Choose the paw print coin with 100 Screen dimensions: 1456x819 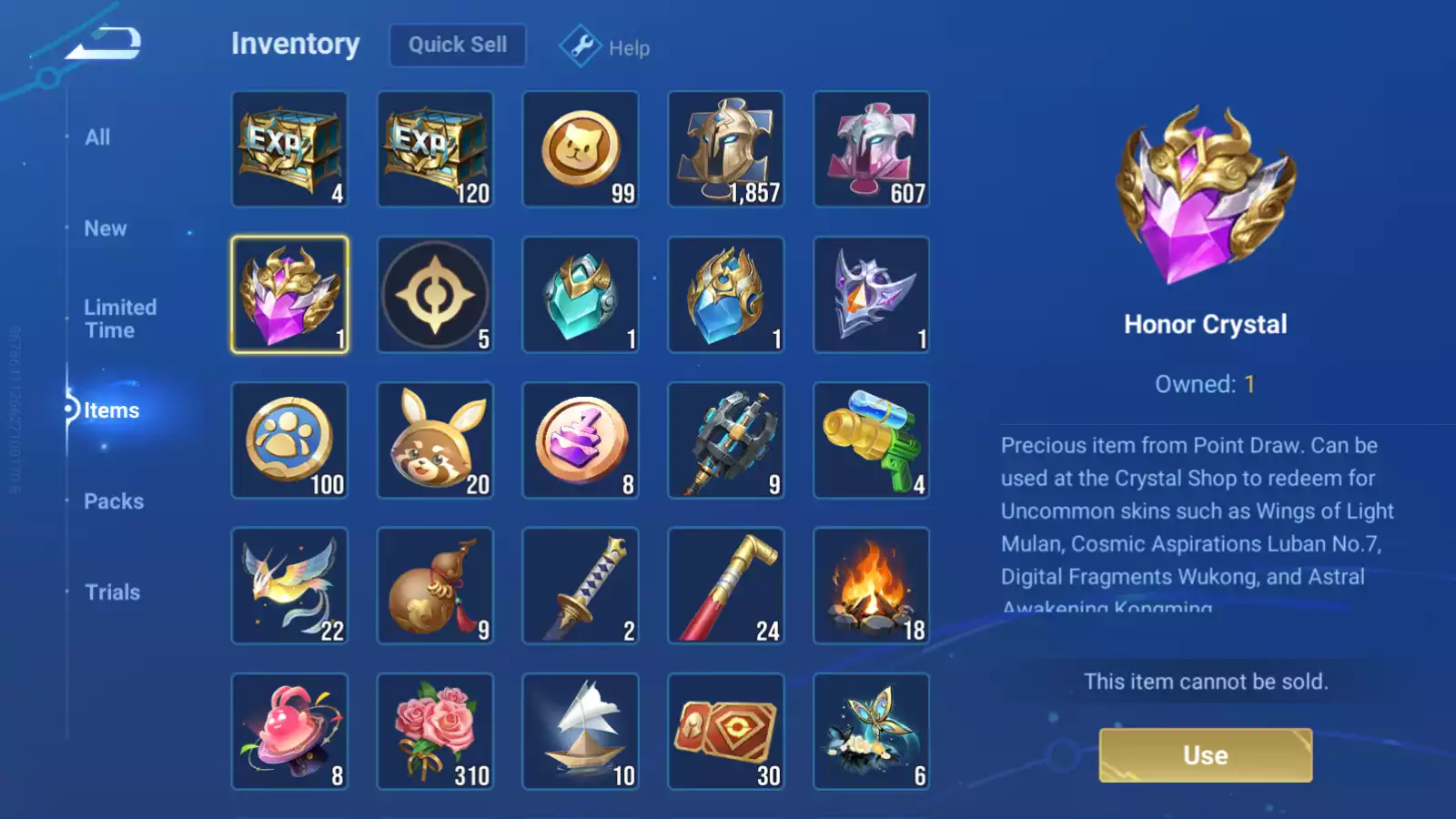[x=289, y=440]
